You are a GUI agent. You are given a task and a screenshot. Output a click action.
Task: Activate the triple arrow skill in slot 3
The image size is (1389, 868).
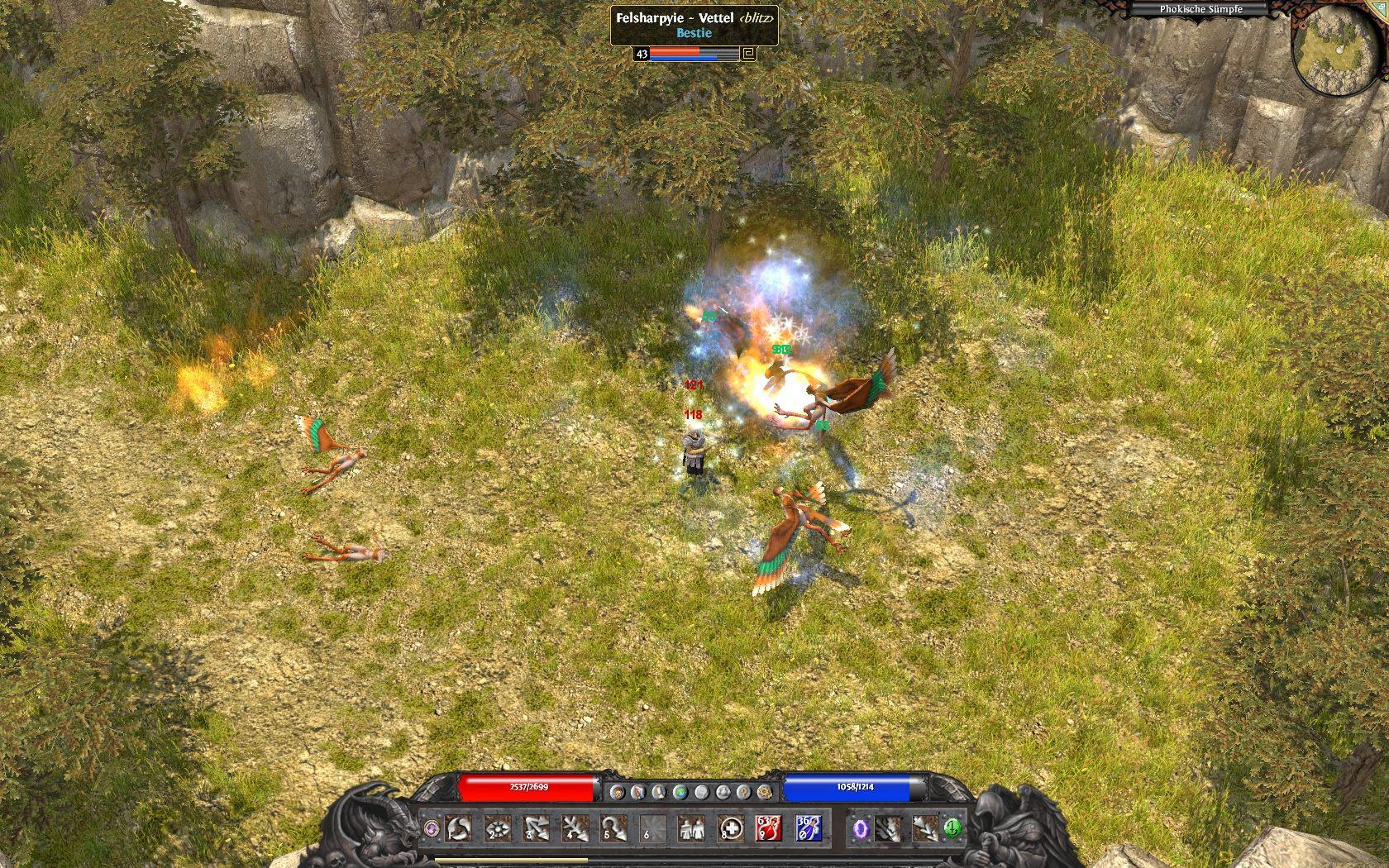(536, 827)
